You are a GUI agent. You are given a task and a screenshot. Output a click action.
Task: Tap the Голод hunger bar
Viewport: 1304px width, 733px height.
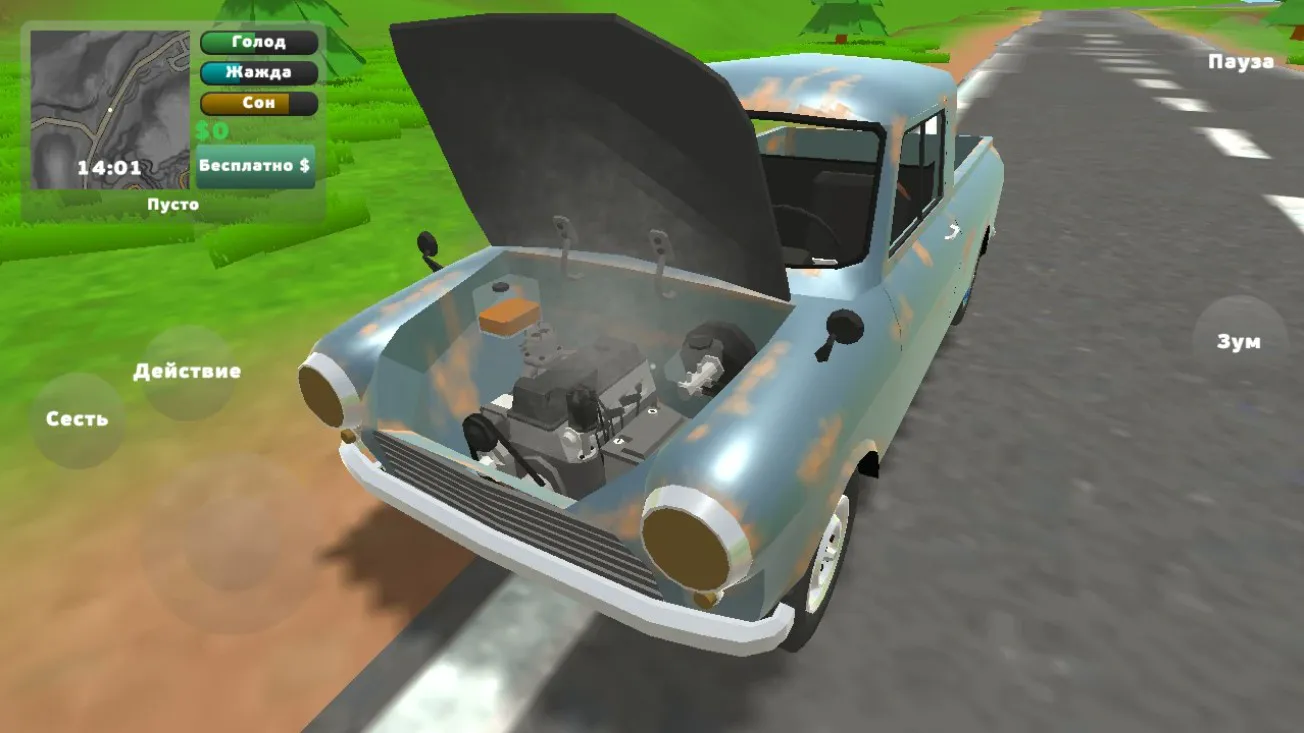pyautogui.click(x=258, y=41)
